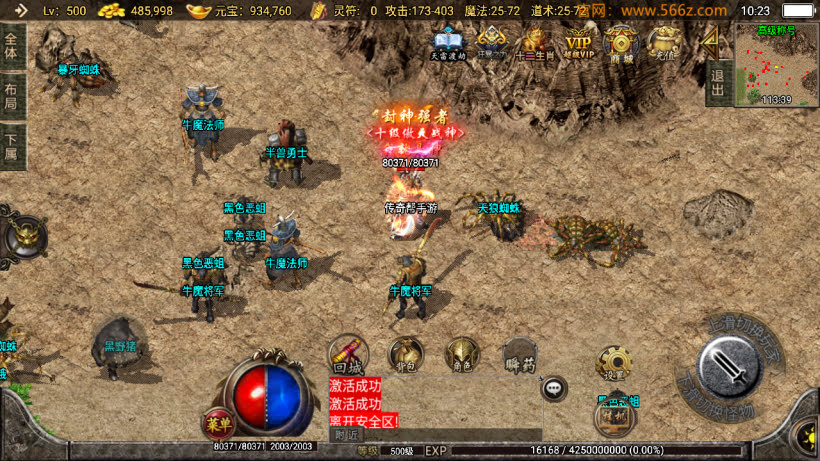Select the 下属 tab
Viewport: 820px width, 461px height.
pyautogui.click(x=11, y=146)
